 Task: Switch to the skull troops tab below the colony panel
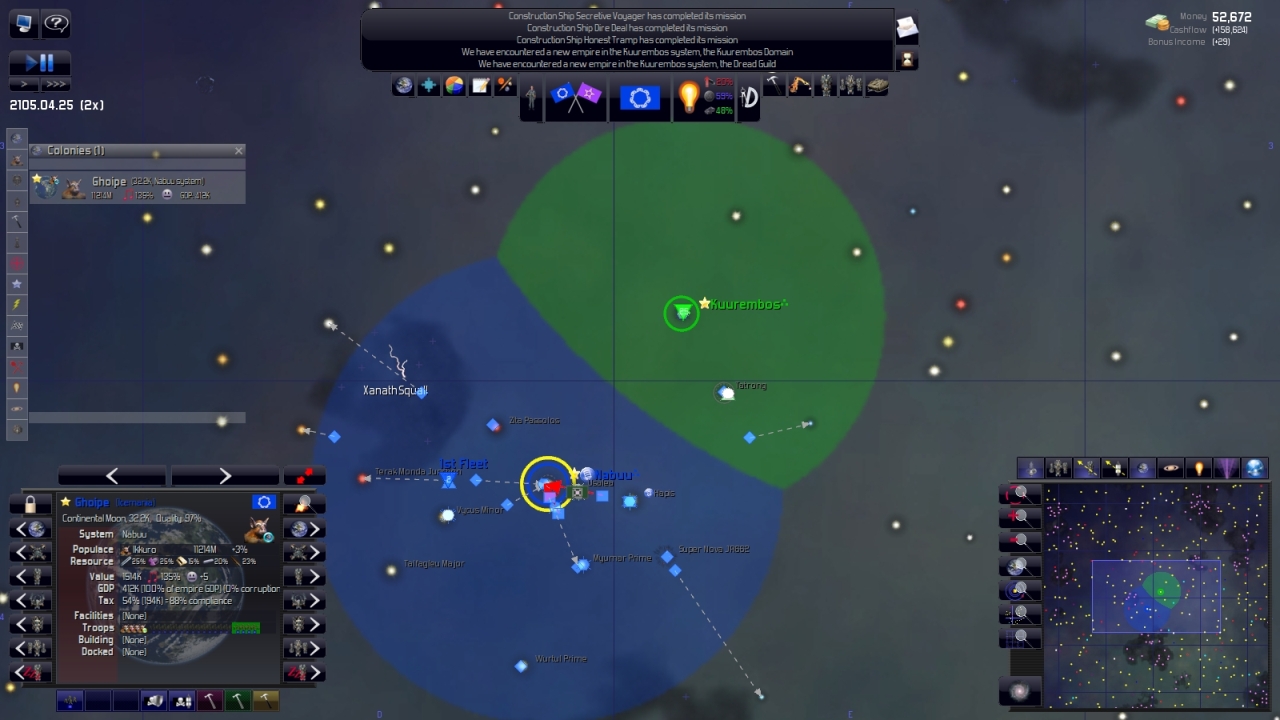[x=181, y=701]
